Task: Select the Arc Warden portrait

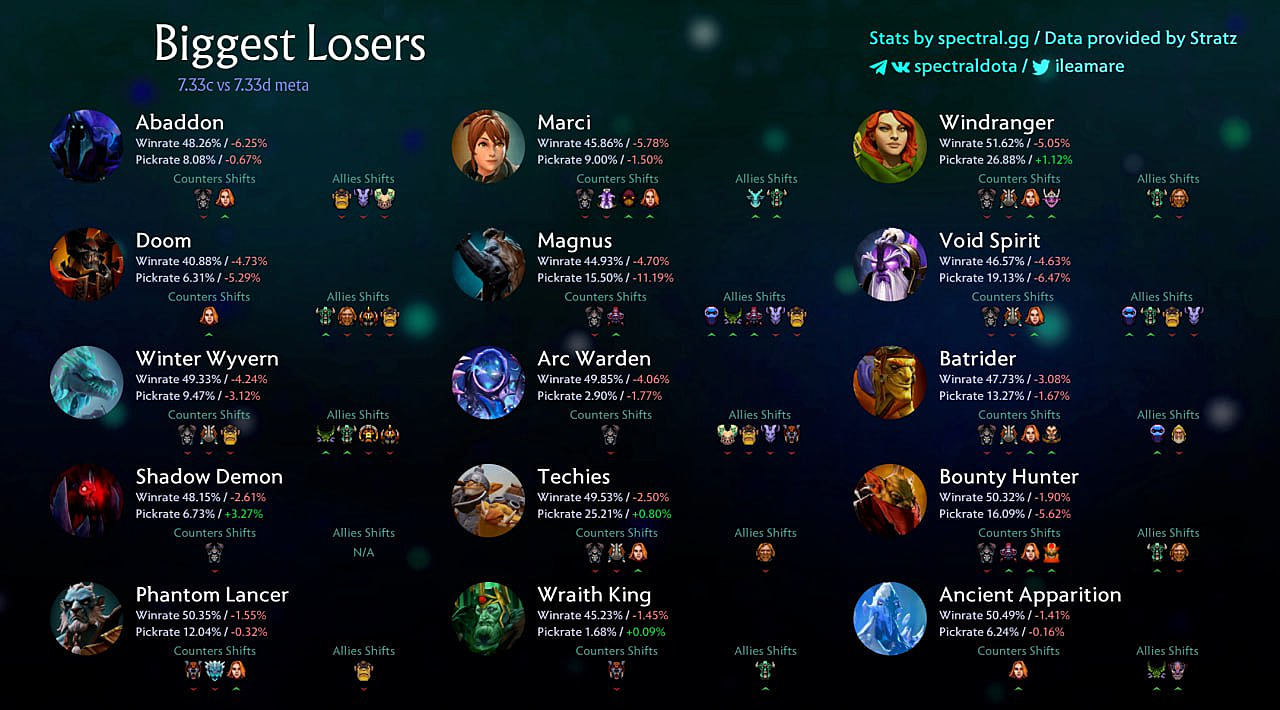Action: click(488, 382)
